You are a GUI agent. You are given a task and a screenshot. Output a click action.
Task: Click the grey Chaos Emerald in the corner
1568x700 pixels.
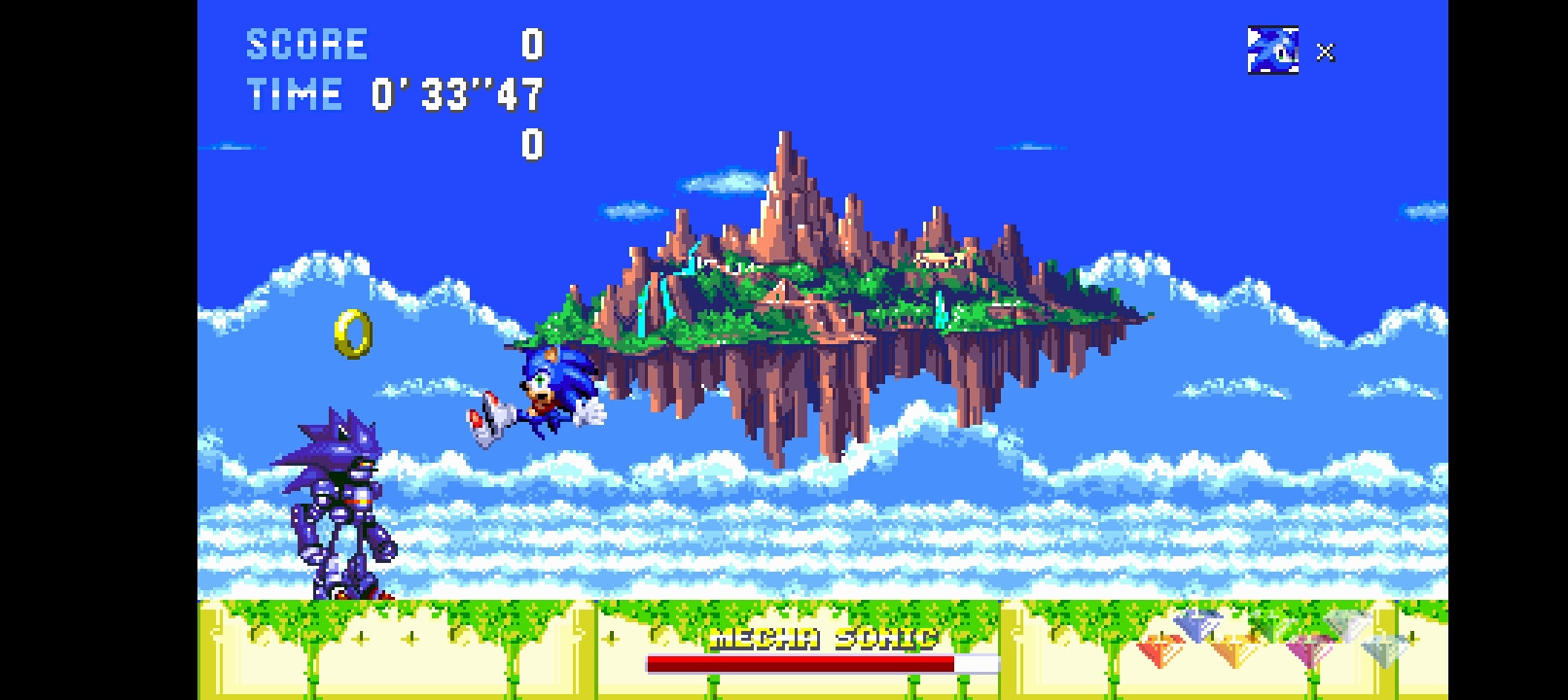[x=1383, y=647]
